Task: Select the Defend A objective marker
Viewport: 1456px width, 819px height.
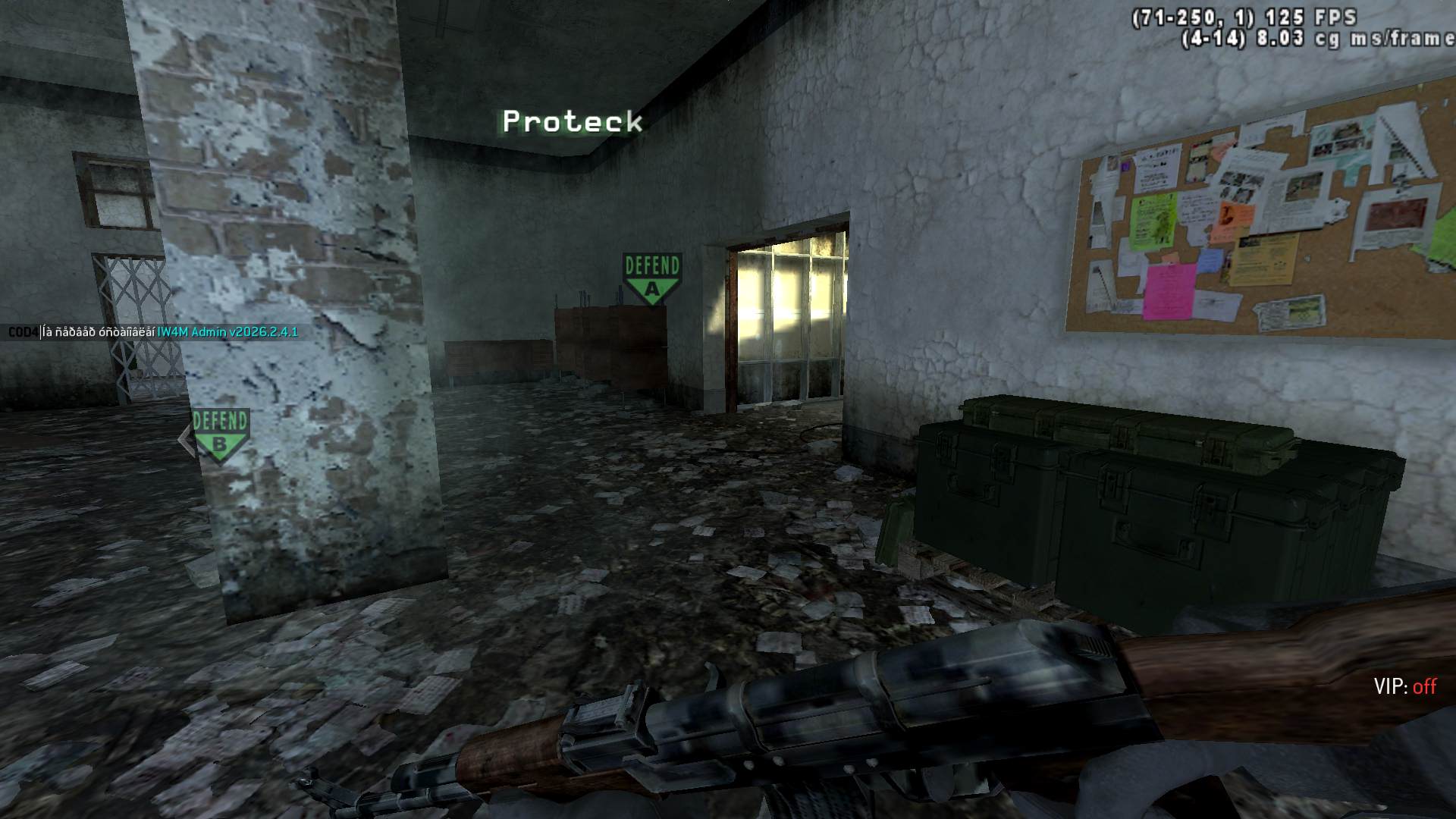Action: pos(651,278)
